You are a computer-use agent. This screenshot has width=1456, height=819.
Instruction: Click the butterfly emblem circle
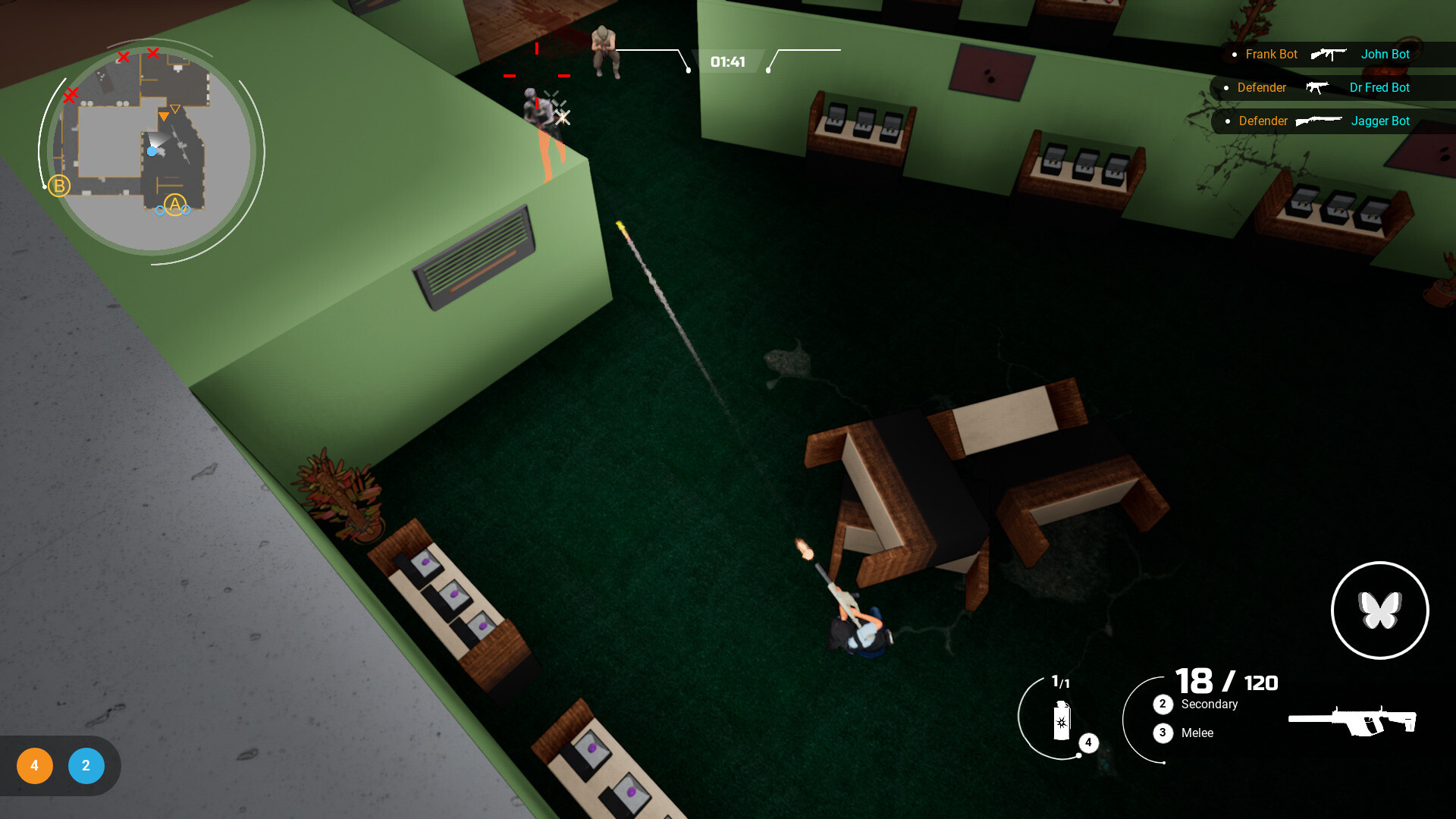pos(1380,610)
